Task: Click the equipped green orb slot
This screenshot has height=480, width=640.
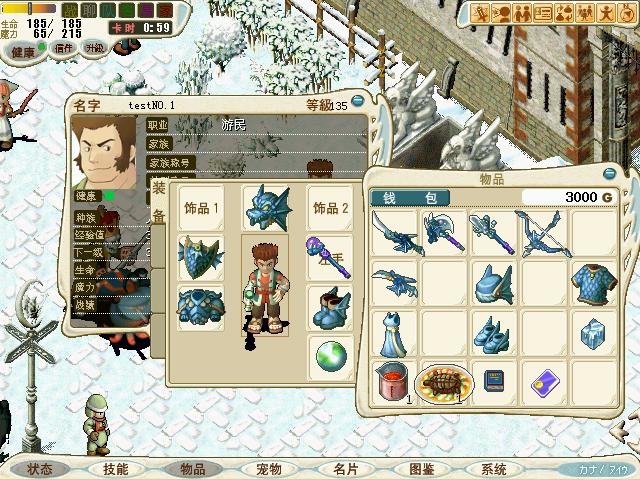Action: 330,354
